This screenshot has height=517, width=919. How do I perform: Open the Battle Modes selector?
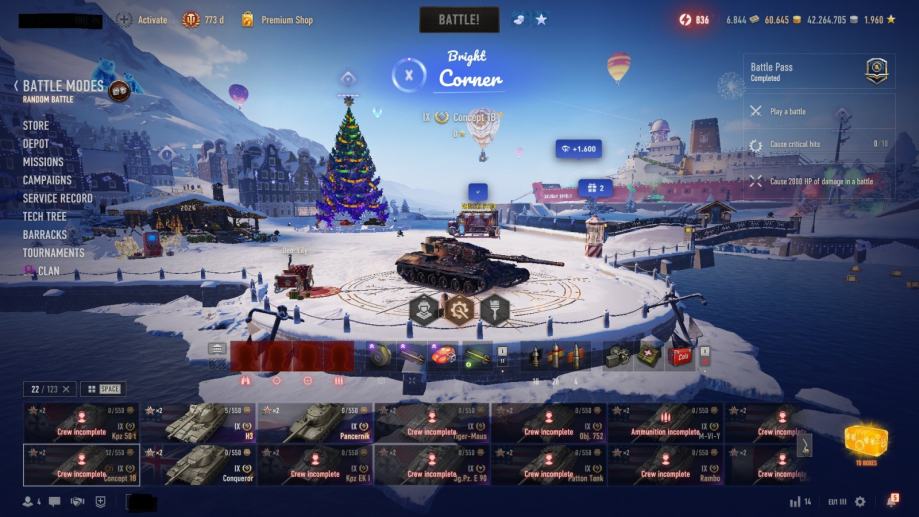[x=63, y=88]
